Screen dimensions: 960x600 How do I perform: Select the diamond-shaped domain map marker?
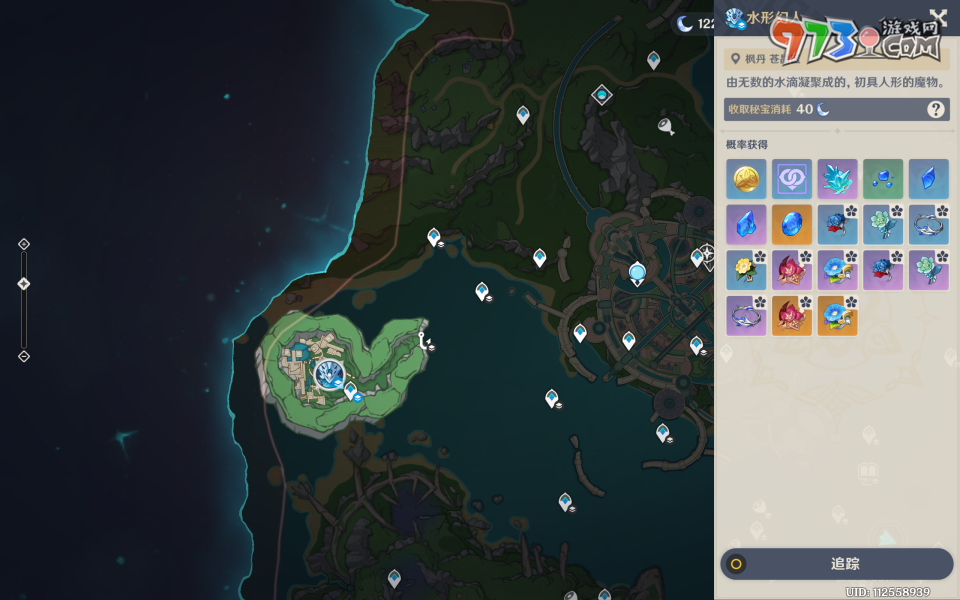601,95
